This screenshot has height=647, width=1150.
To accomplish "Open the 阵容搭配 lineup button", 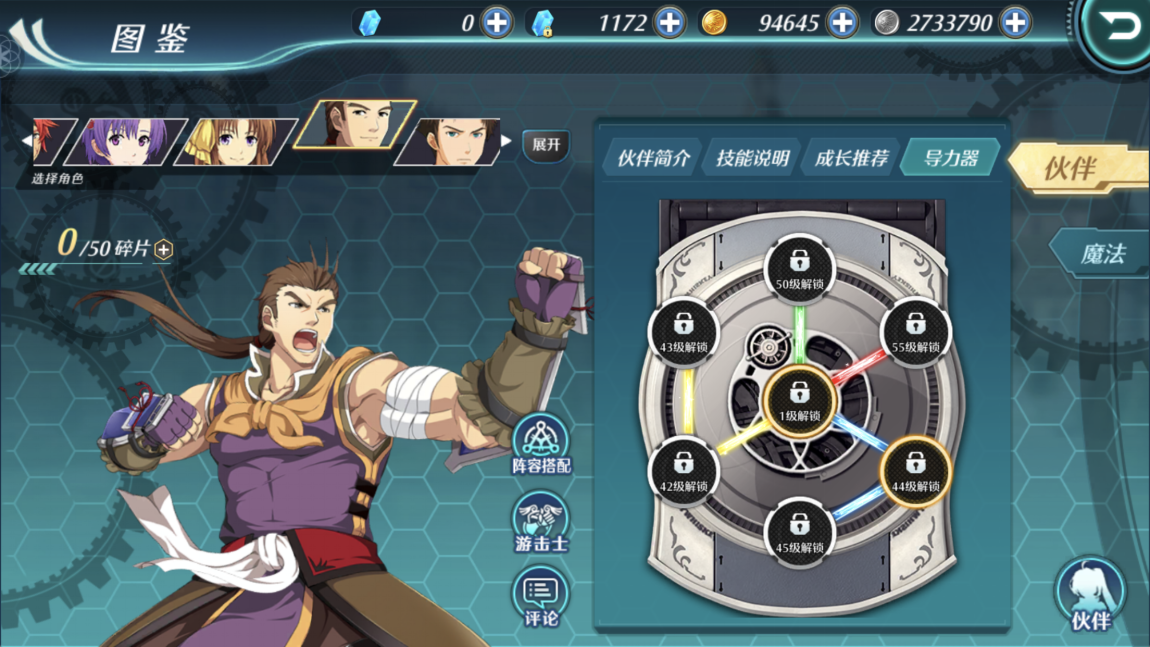I will coord(541,445).
